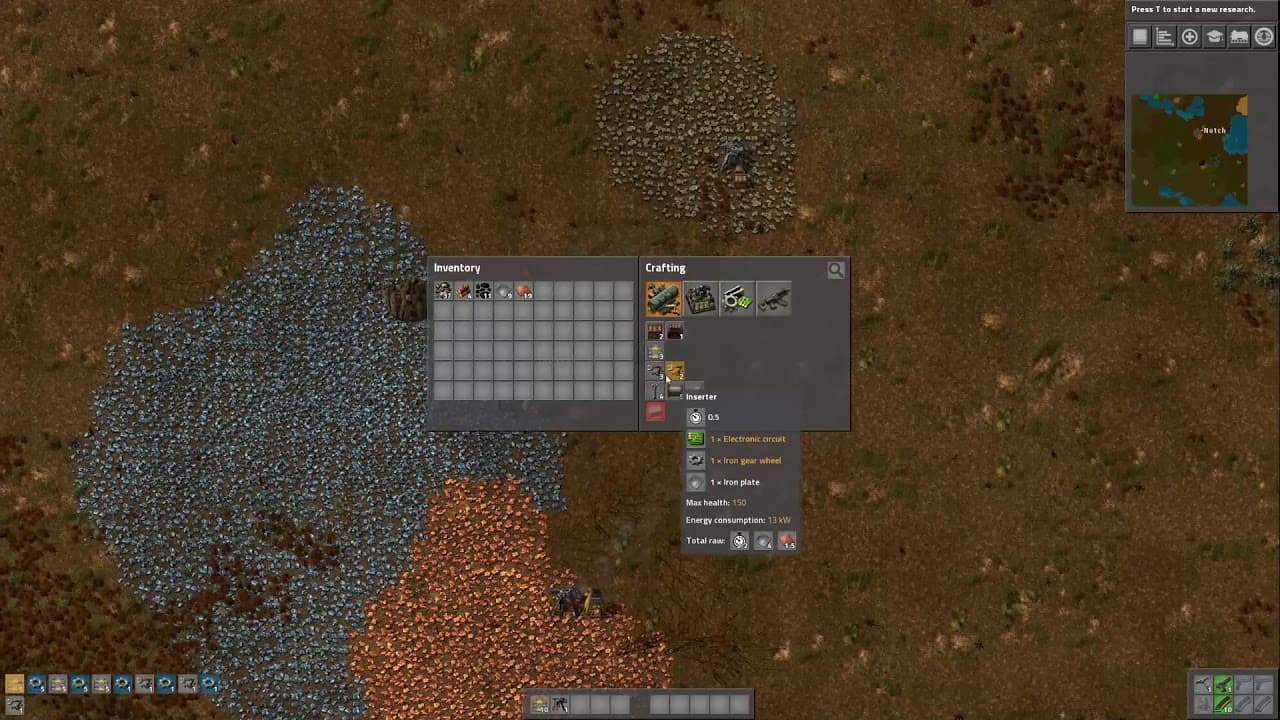Craft a wooden chest from the crafting panel

[x=654, y=332]
